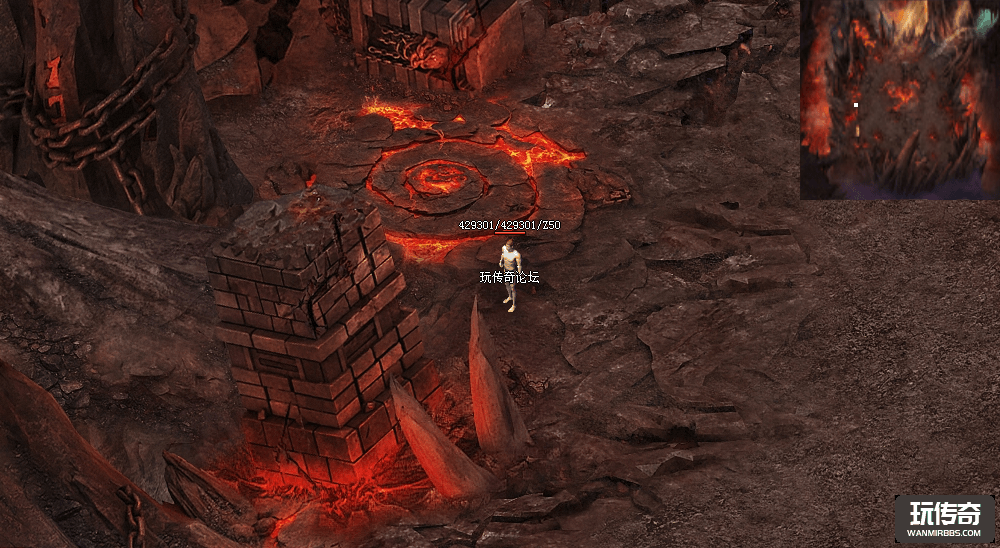Click the WANMIRBBS.COM watermark logo
This screenshot has width=1000, height=548.
pos(944,519)
